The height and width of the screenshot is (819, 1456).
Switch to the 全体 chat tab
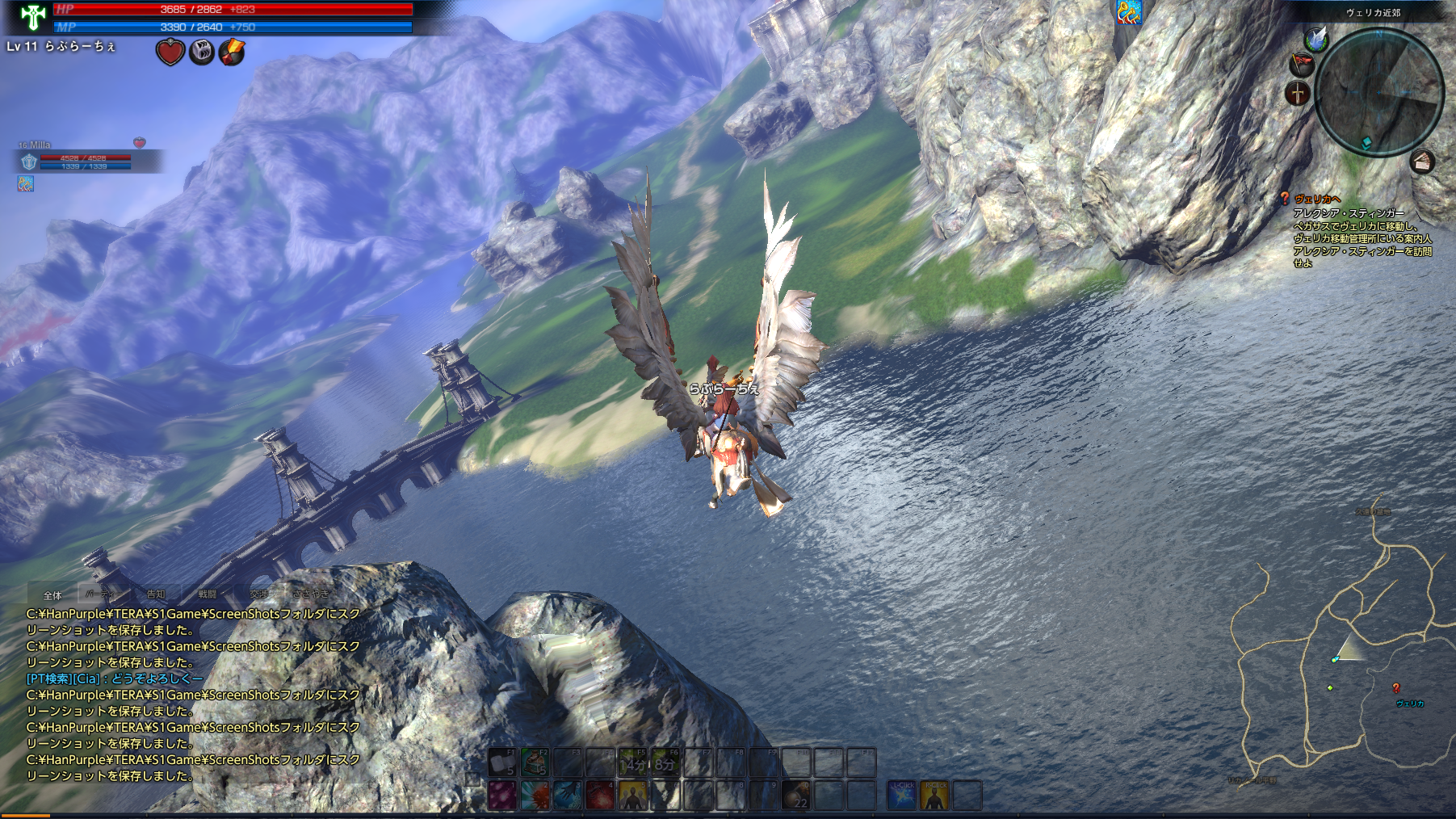click(x=52, y=595)
